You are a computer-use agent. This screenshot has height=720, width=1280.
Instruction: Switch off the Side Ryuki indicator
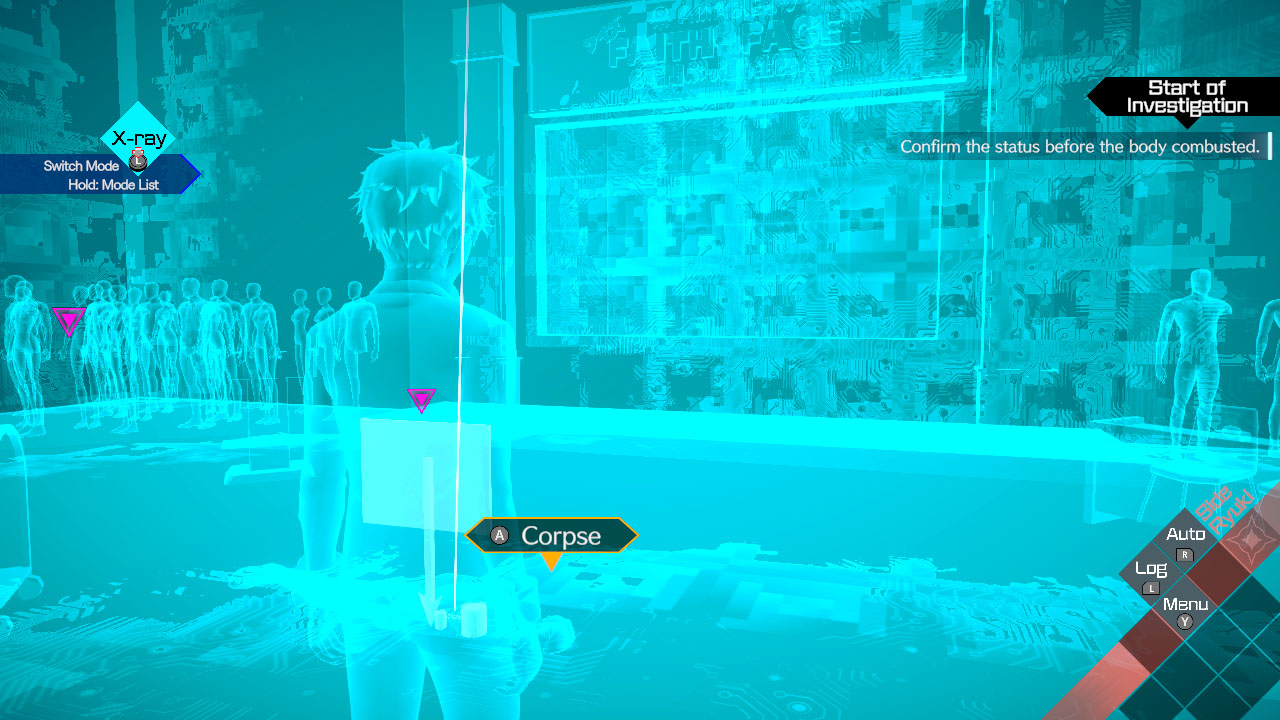(x=1222, y=510)
